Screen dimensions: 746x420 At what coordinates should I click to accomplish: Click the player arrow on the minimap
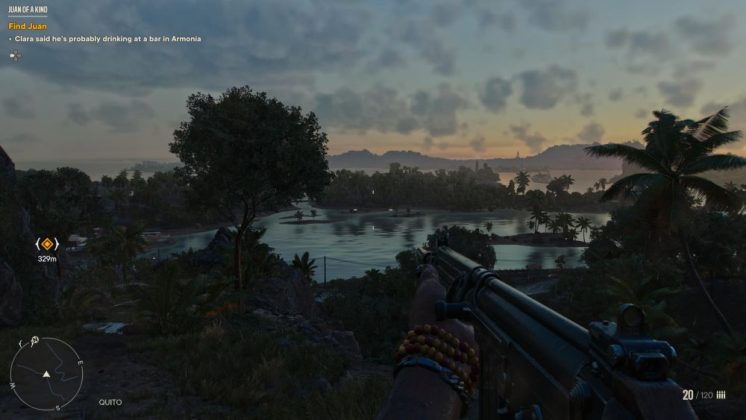[45, 374]
